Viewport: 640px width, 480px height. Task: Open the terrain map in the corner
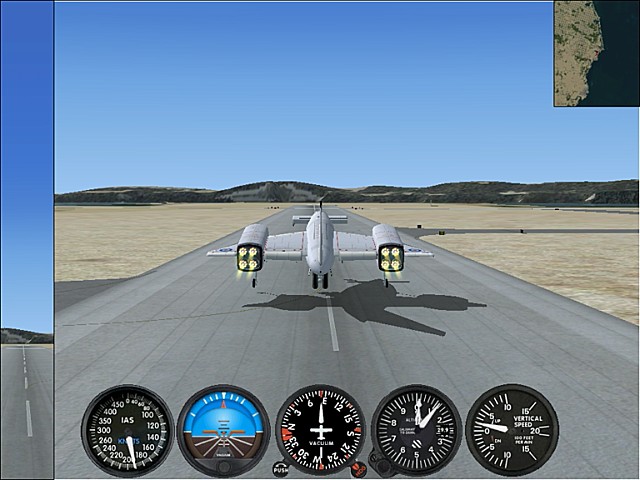coord(596,53)
